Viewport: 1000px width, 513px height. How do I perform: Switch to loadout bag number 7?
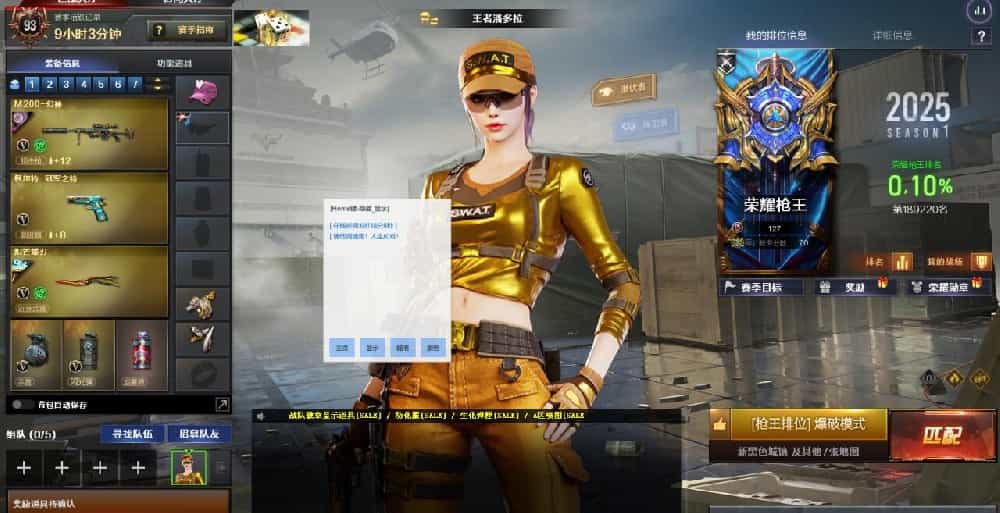point(135,85)
